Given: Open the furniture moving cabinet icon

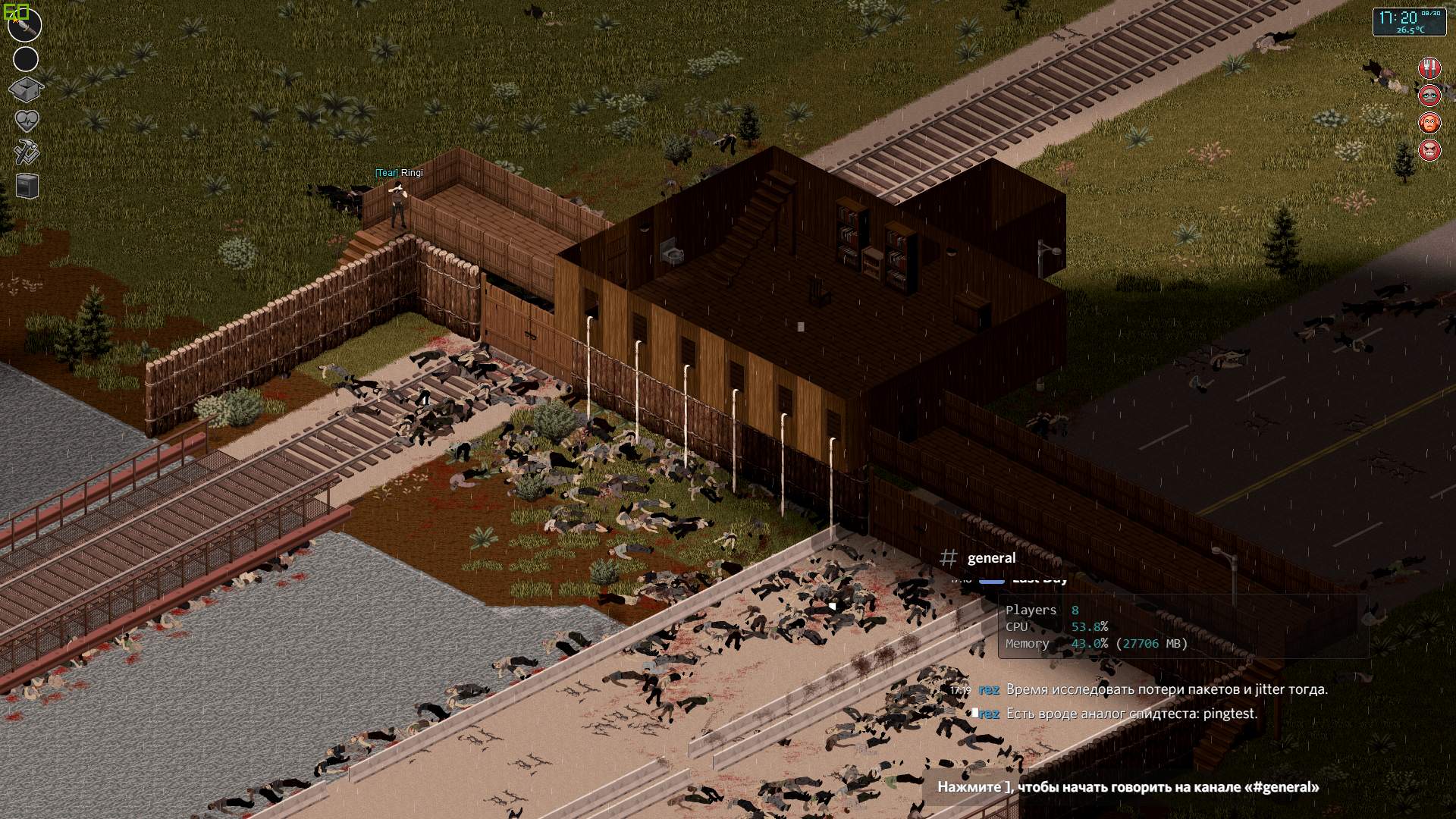Looking at the screenshot, I should 26,186.
